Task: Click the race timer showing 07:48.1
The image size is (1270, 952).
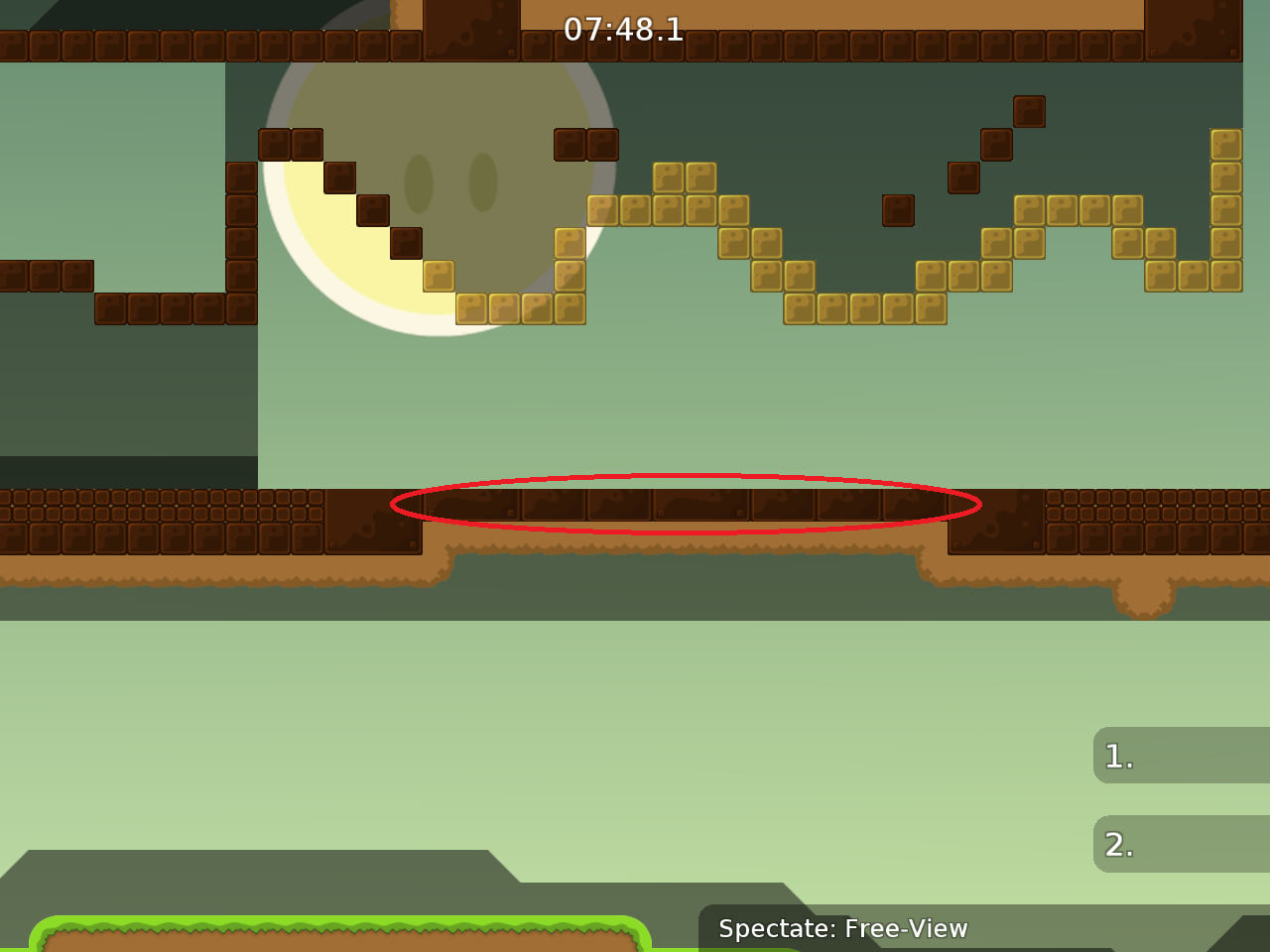Action: pyautogui.click(x=623, y=31)
